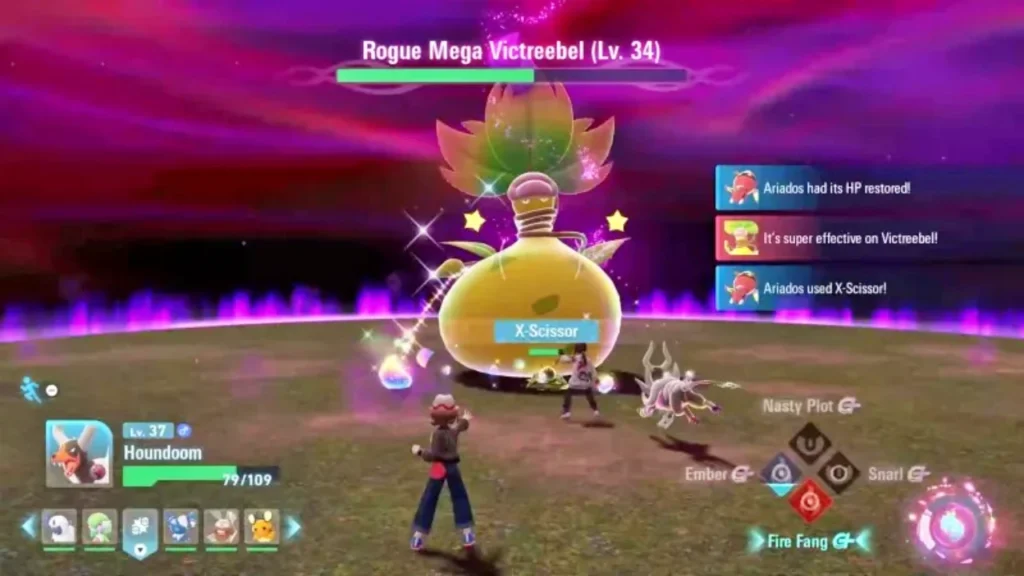Screen dimensions: 1024x576
Task: Choose the Snarl move diamond
Action: click(x=839, y=470)
